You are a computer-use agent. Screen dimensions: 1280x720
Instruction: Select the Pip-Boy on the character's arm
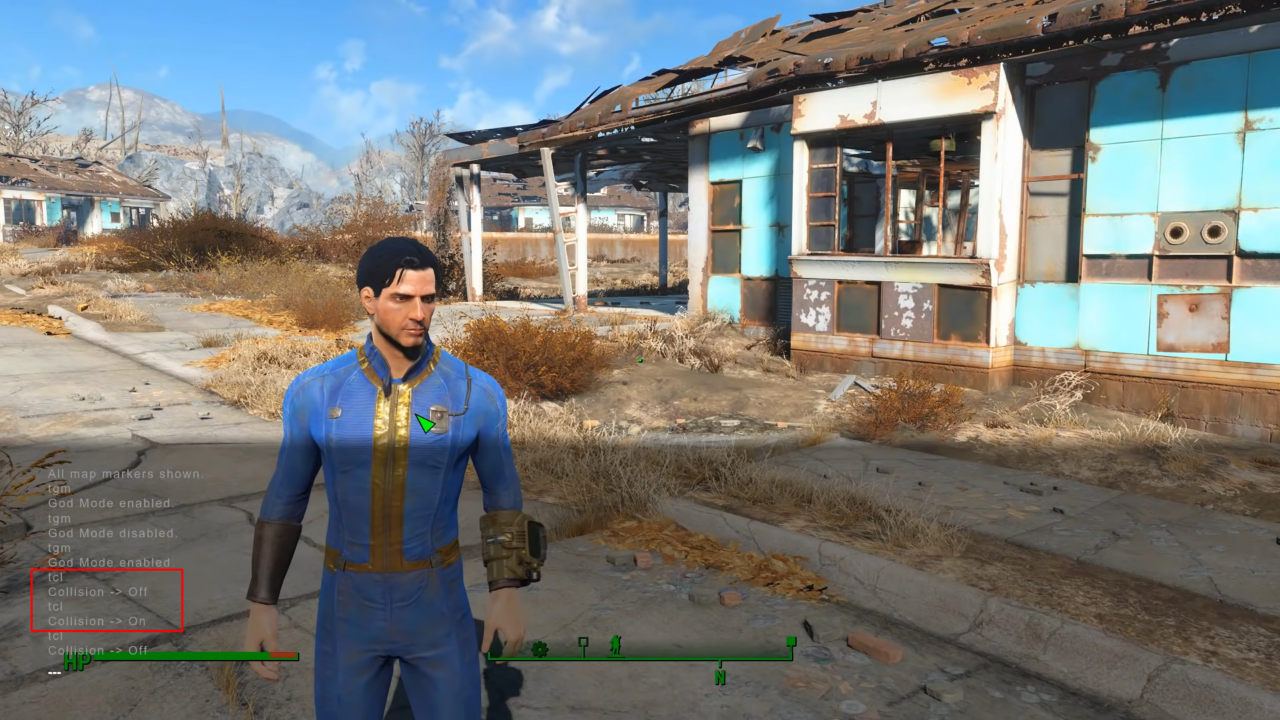(x=512, y=545)
